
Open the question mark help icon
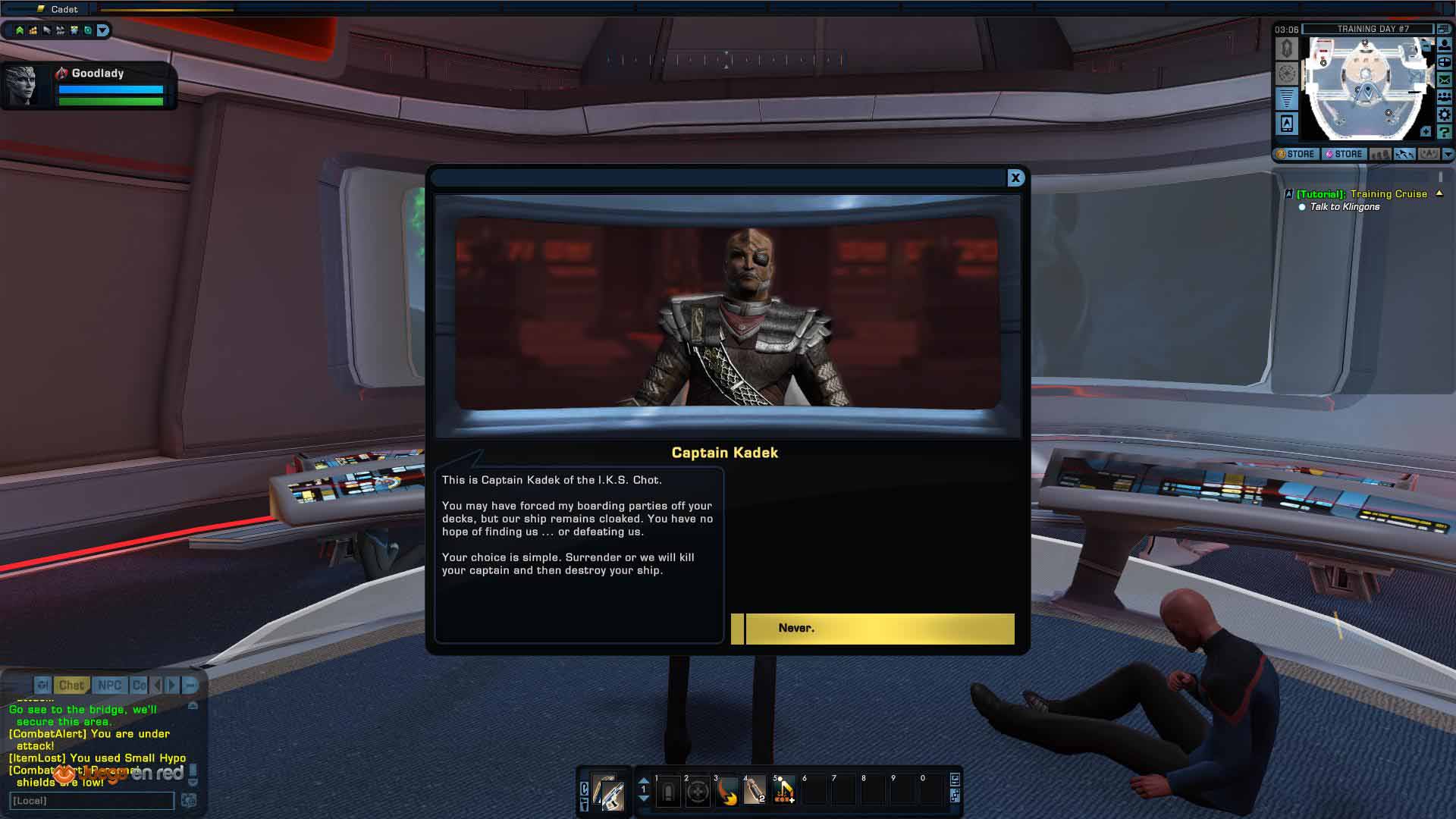1445,132
